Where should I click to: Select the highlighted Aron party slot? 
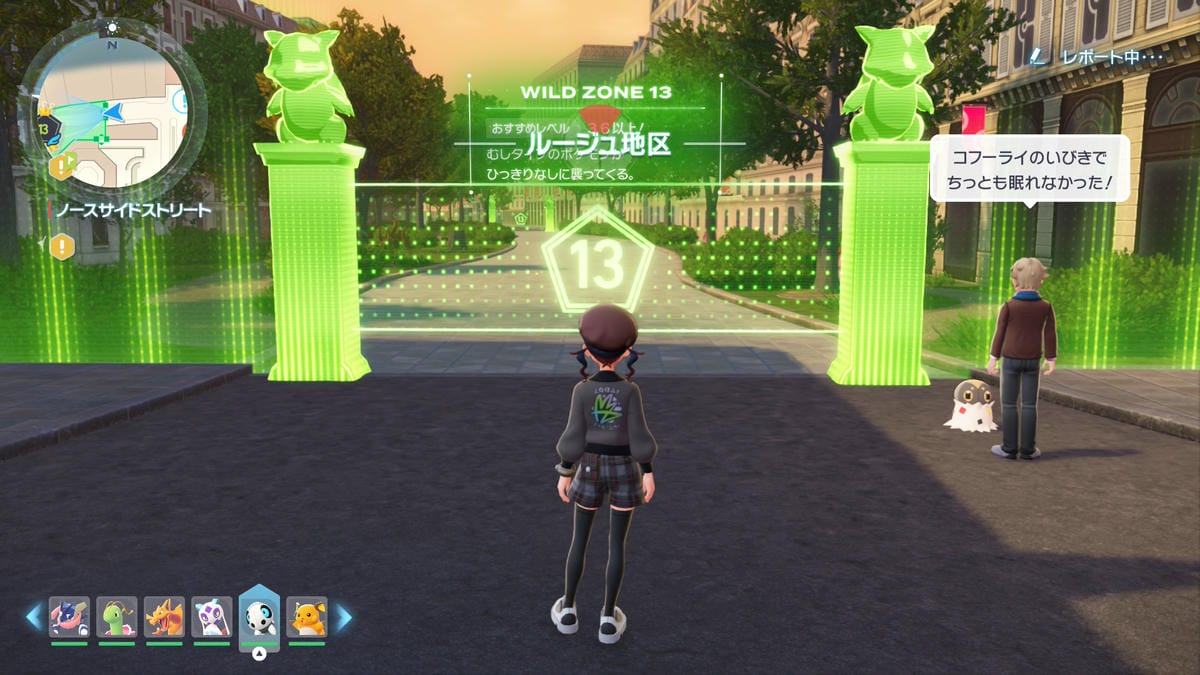tap(259, 615)
